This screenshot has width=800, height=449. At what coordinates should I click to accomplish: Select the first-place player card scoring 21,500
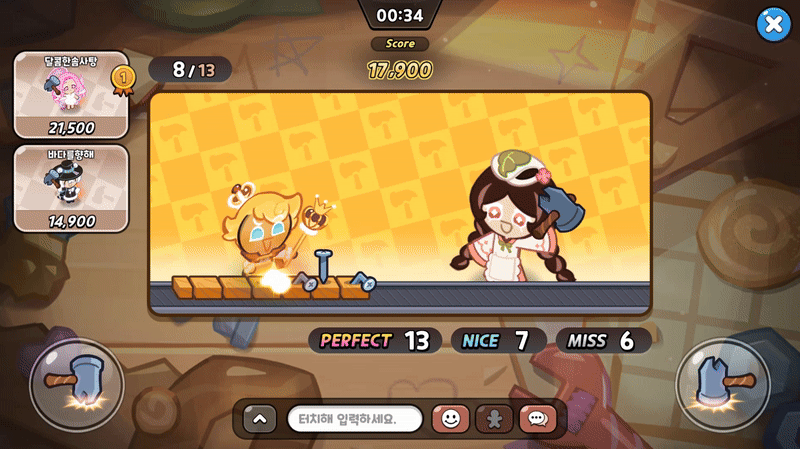click(x=71, y=94)
